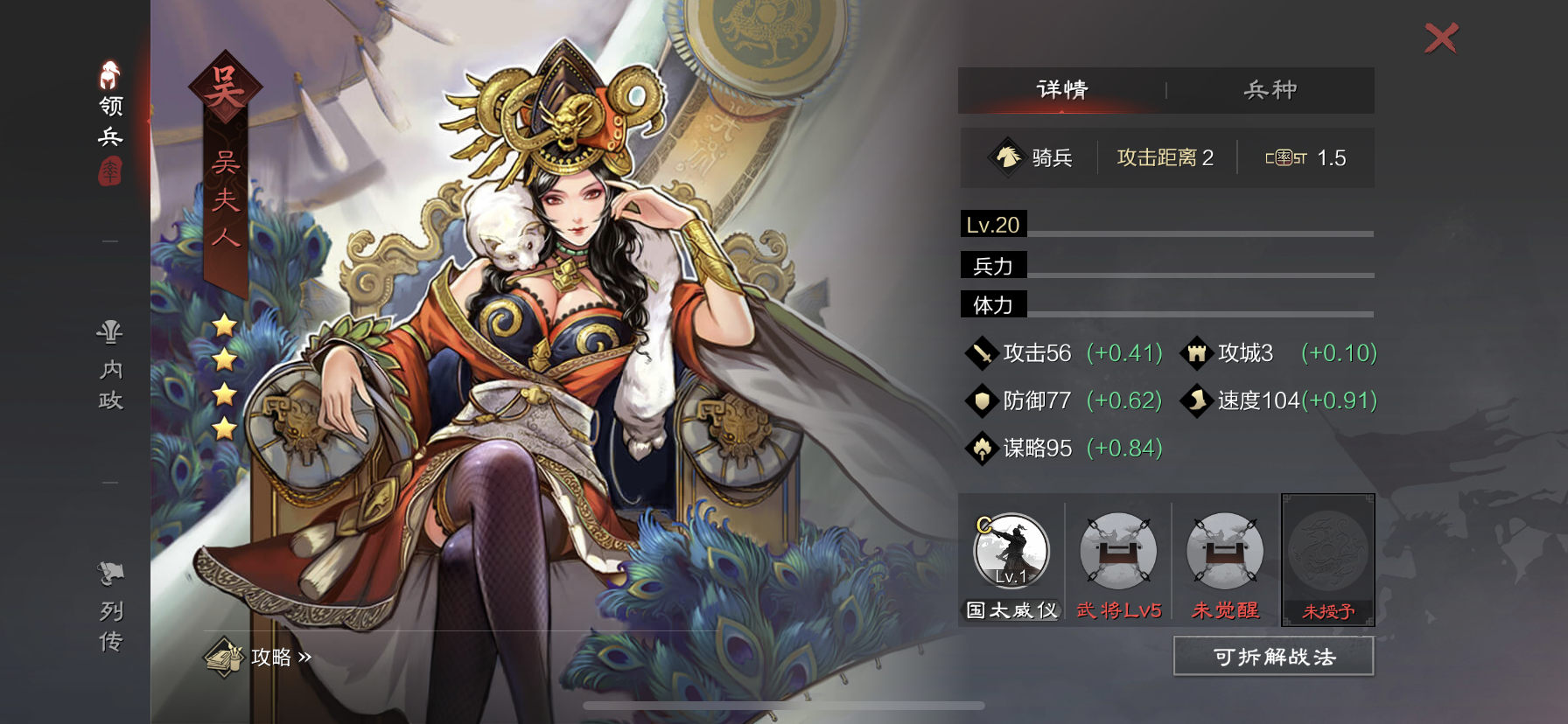
Task: Click the castle icon beside 攻城3
Action: pyautogui.click(x=1195, y=353)
